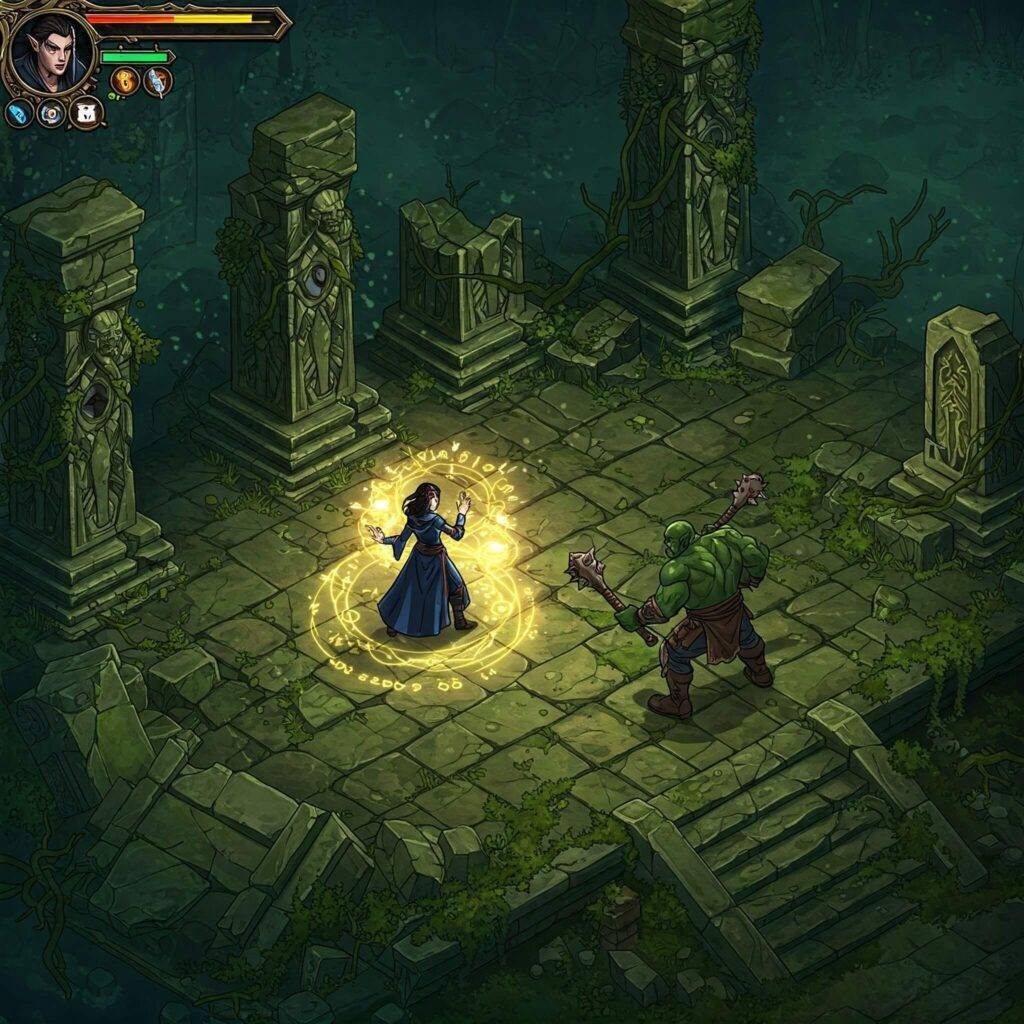Viewport: 1024px width, 1024px height.
Task: Use the blue crystal icon
Action: click(19, 113)
